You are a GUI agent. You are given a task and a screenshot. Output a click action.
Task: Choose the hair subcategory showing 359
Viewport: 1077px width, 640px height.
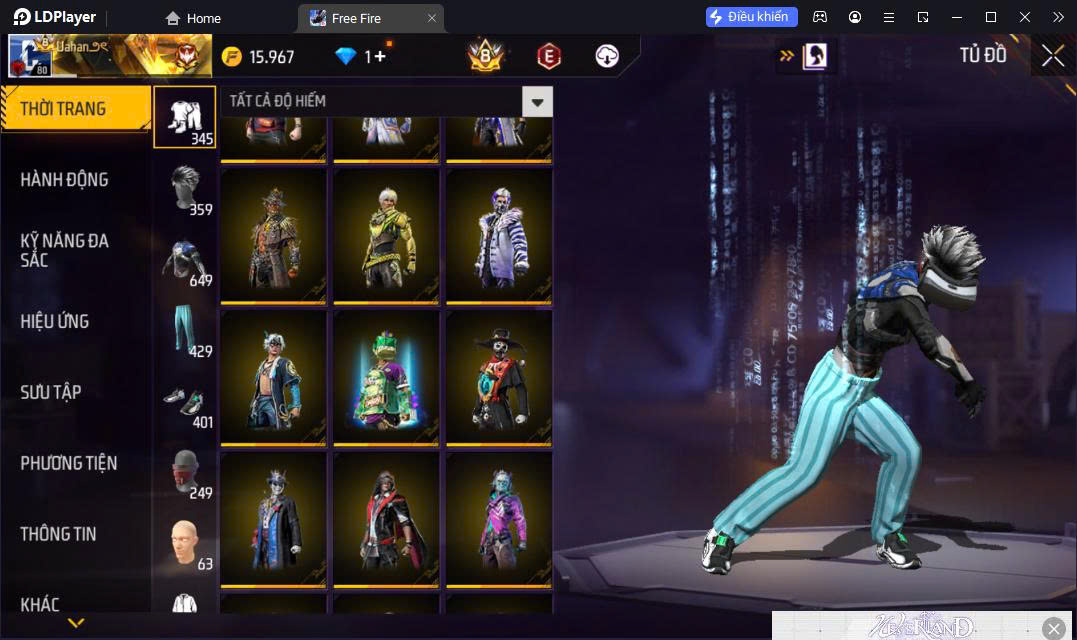(x=184, y=189)
